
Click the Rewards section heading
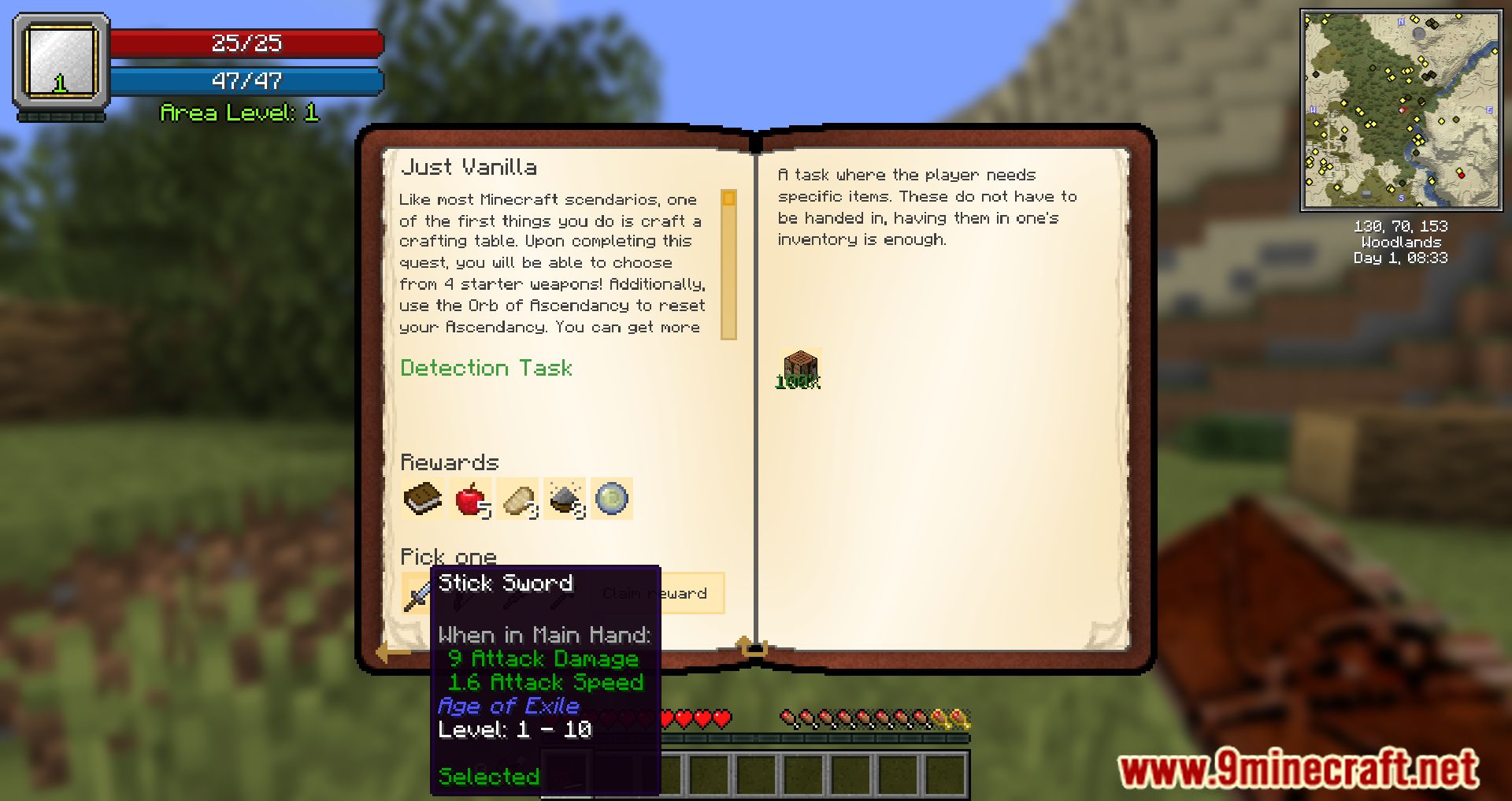coord(450,462)
